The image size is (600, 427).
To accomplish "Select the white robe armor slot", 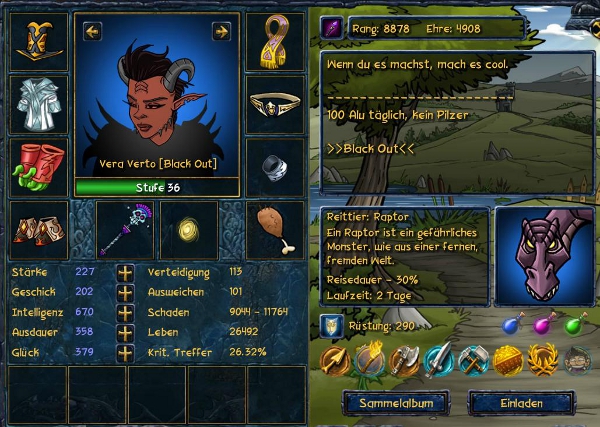I will click(x=38, y=103).
